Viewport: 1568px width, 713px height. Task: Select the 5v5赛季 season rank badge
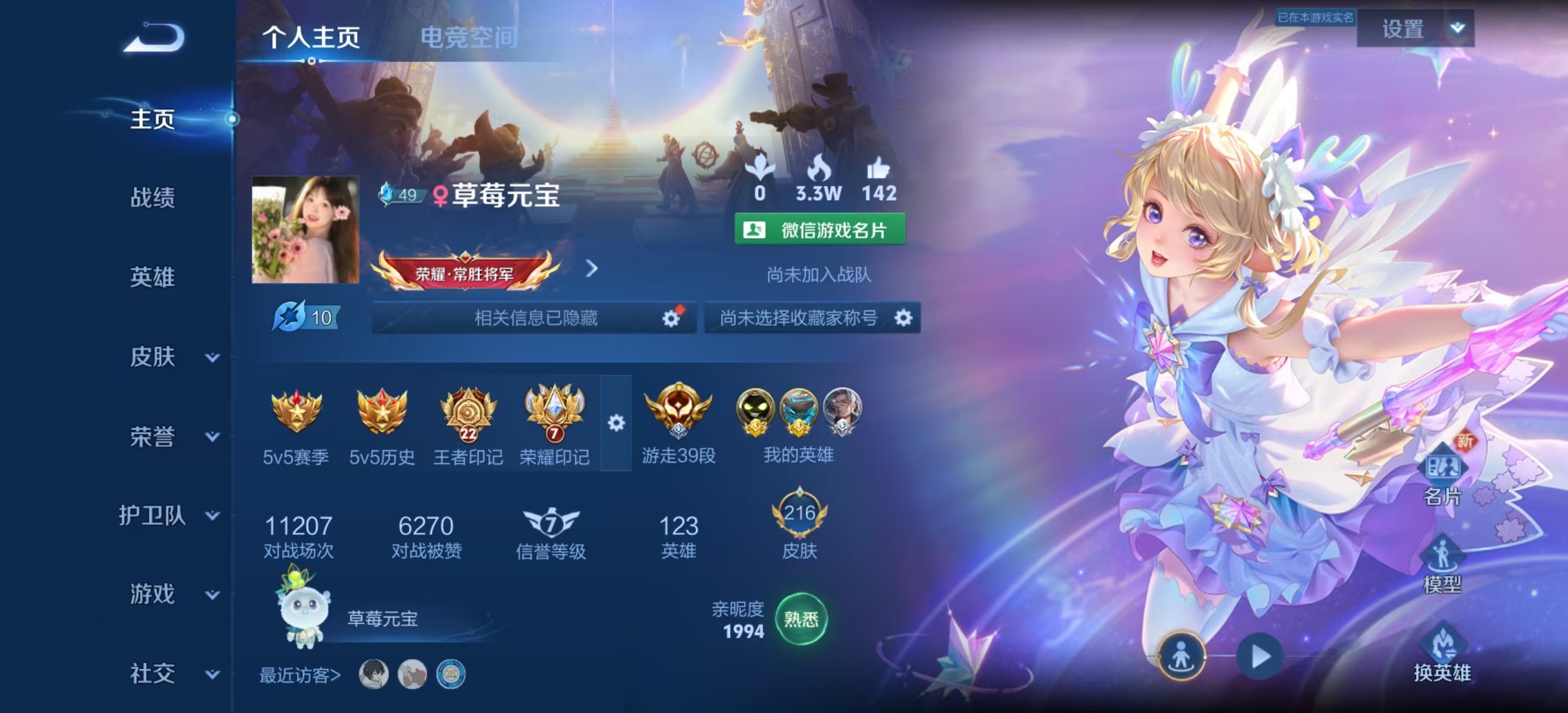(296, 412)
